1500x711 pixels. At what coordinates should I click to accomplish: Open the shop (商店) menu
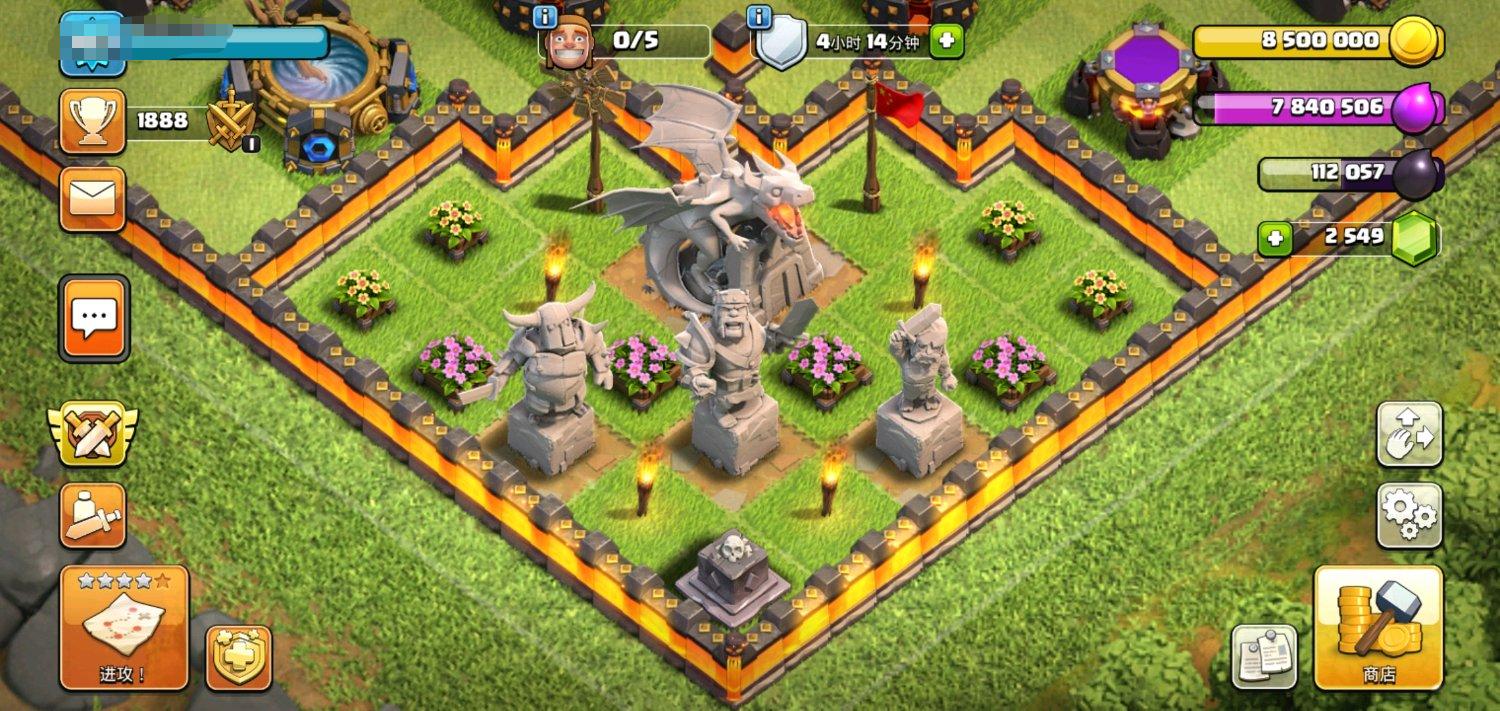(x=1378, y=627)
